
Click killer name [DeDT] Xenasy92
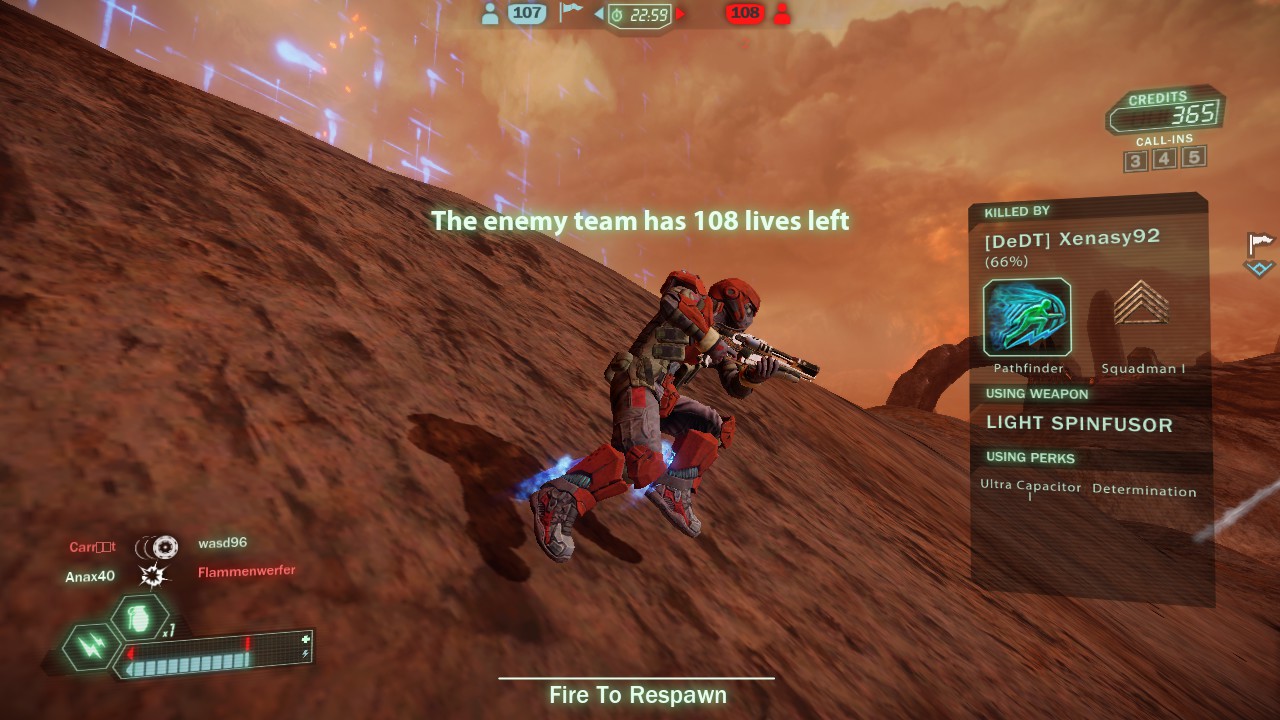[x=1071, y=238]
